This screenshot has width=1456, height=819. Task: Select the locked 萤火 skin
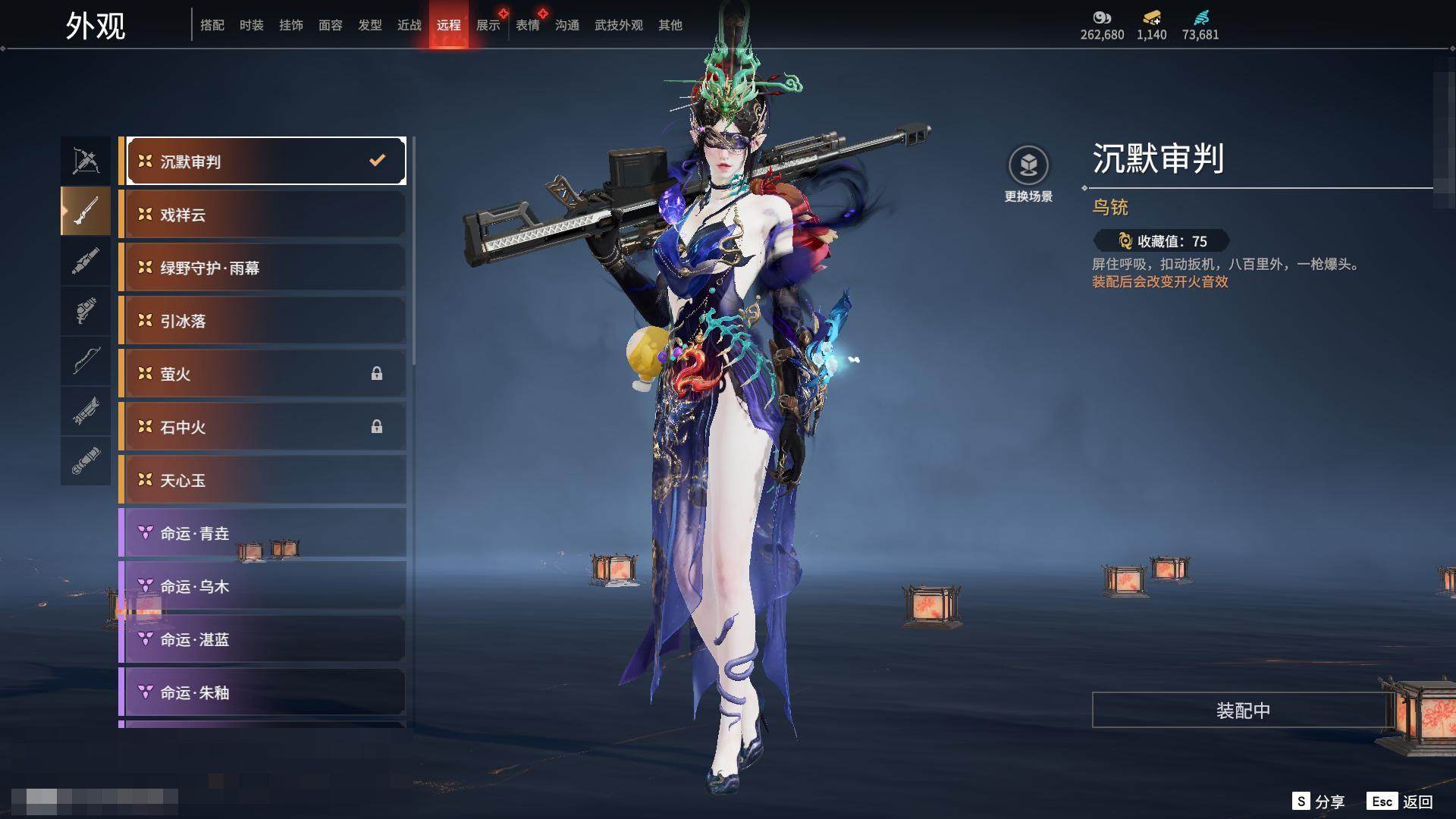262,374
